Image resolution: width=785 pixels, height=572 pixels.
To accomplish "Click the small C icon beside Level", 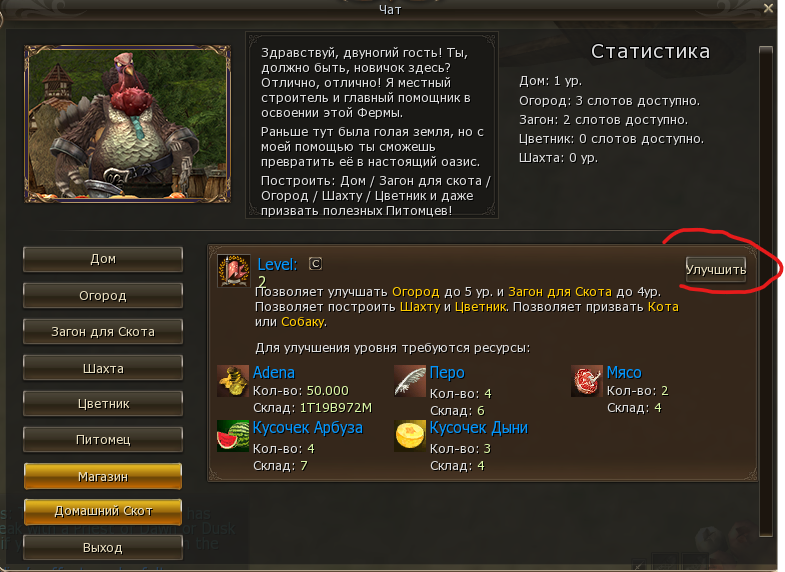I will (314, 264).
